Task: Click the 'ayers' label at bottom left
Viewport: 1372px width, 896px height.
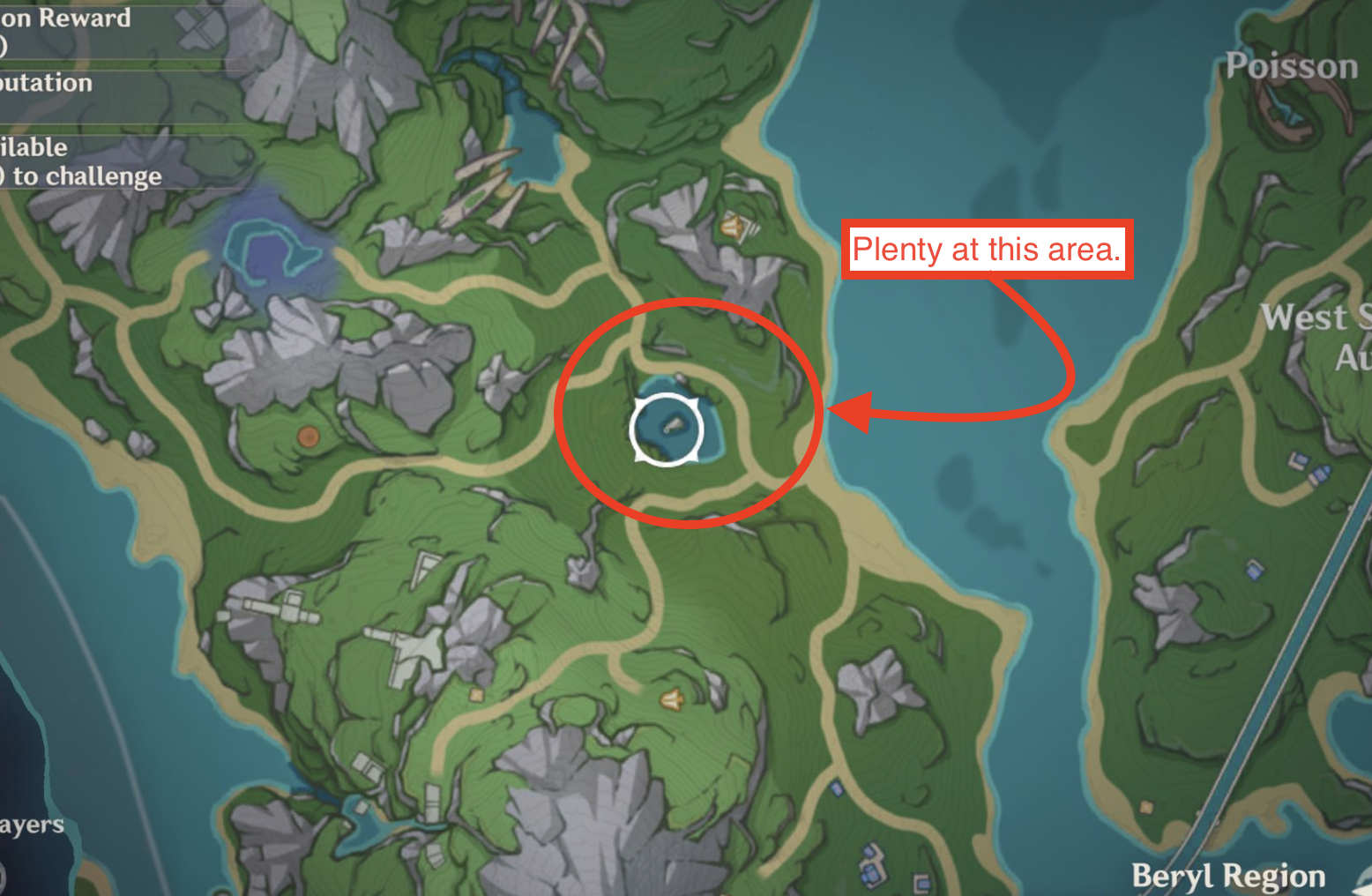Action: point(30,825)
